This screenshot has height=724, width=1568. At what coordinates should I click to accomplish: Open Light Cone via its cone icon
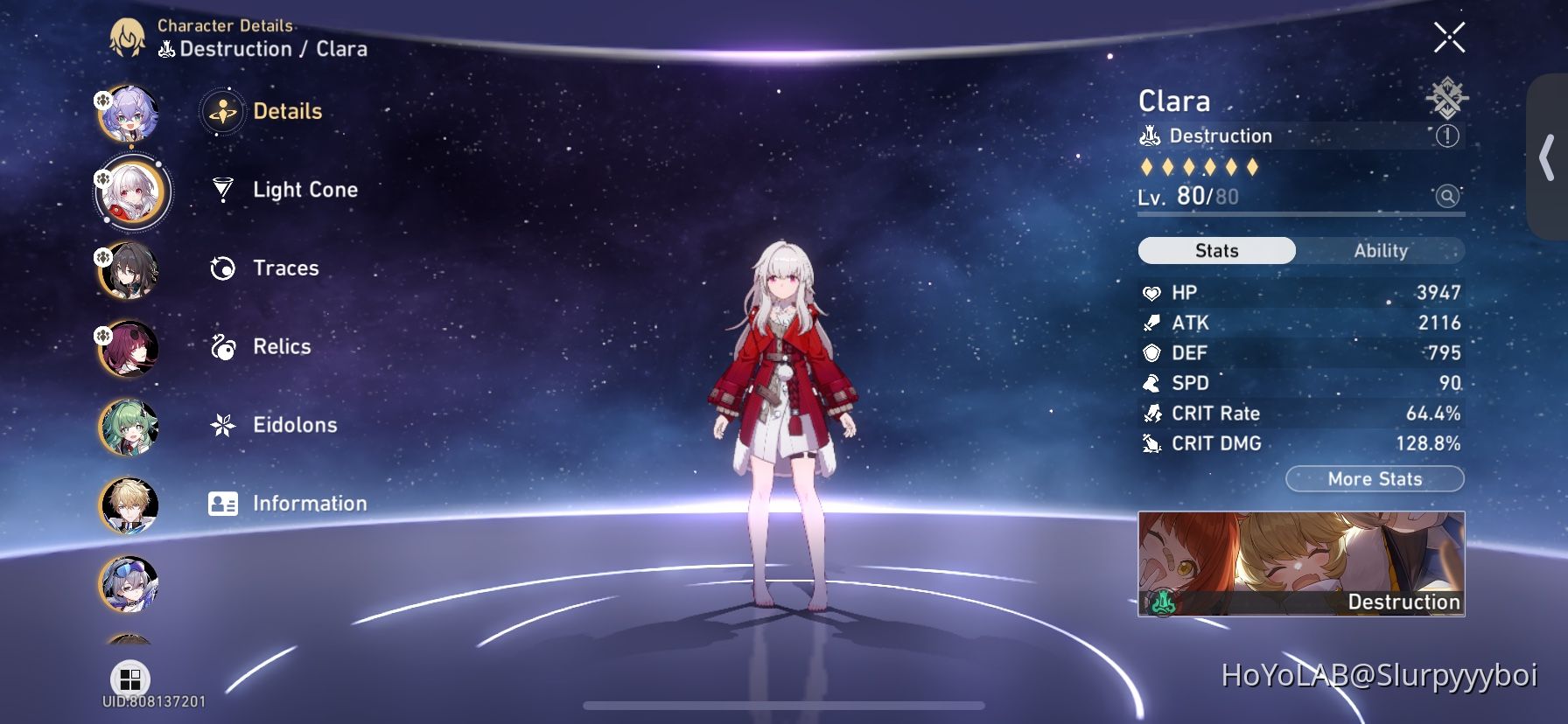(x=224, y=190)
